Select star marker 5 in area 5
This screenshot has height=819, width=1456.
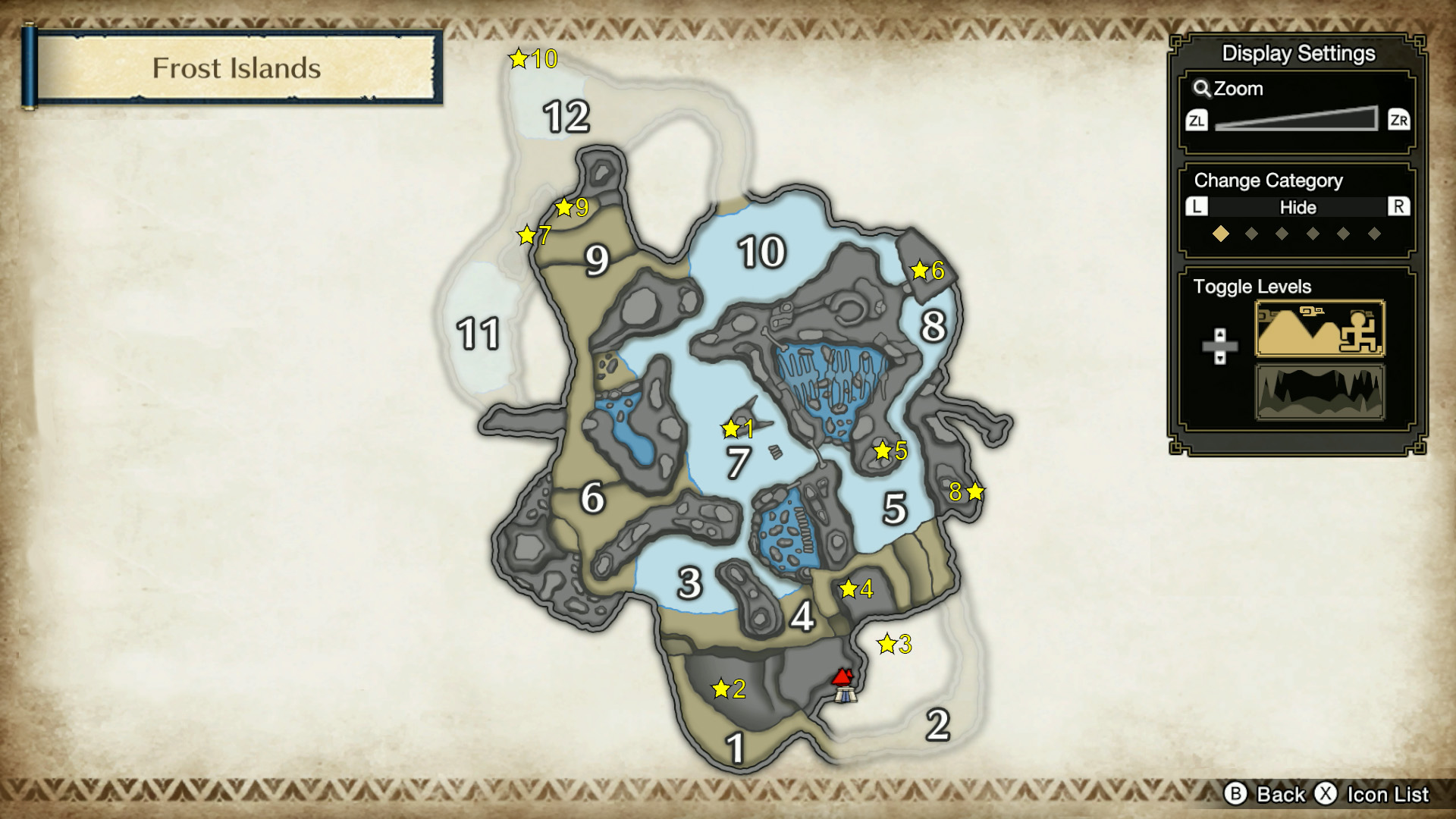coord(882,450)
